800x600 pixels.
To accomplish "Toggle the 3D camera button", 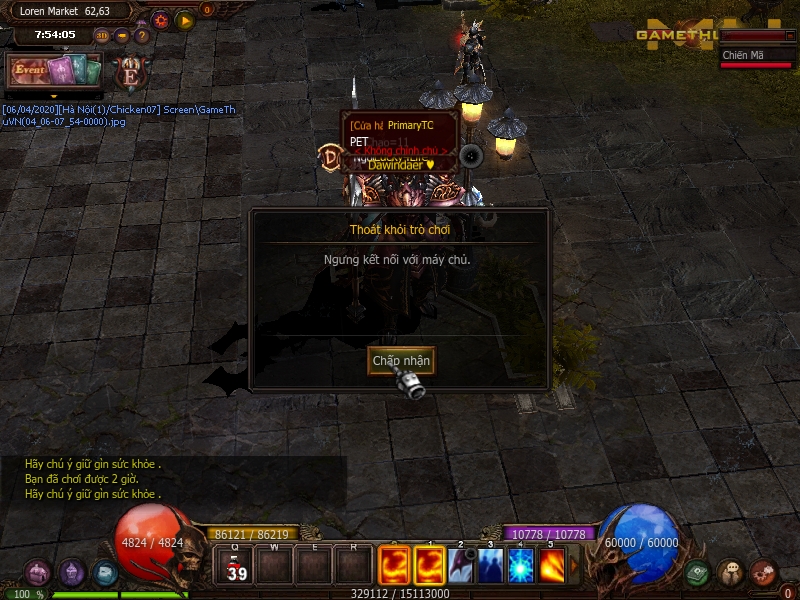I will pos(102,36).
